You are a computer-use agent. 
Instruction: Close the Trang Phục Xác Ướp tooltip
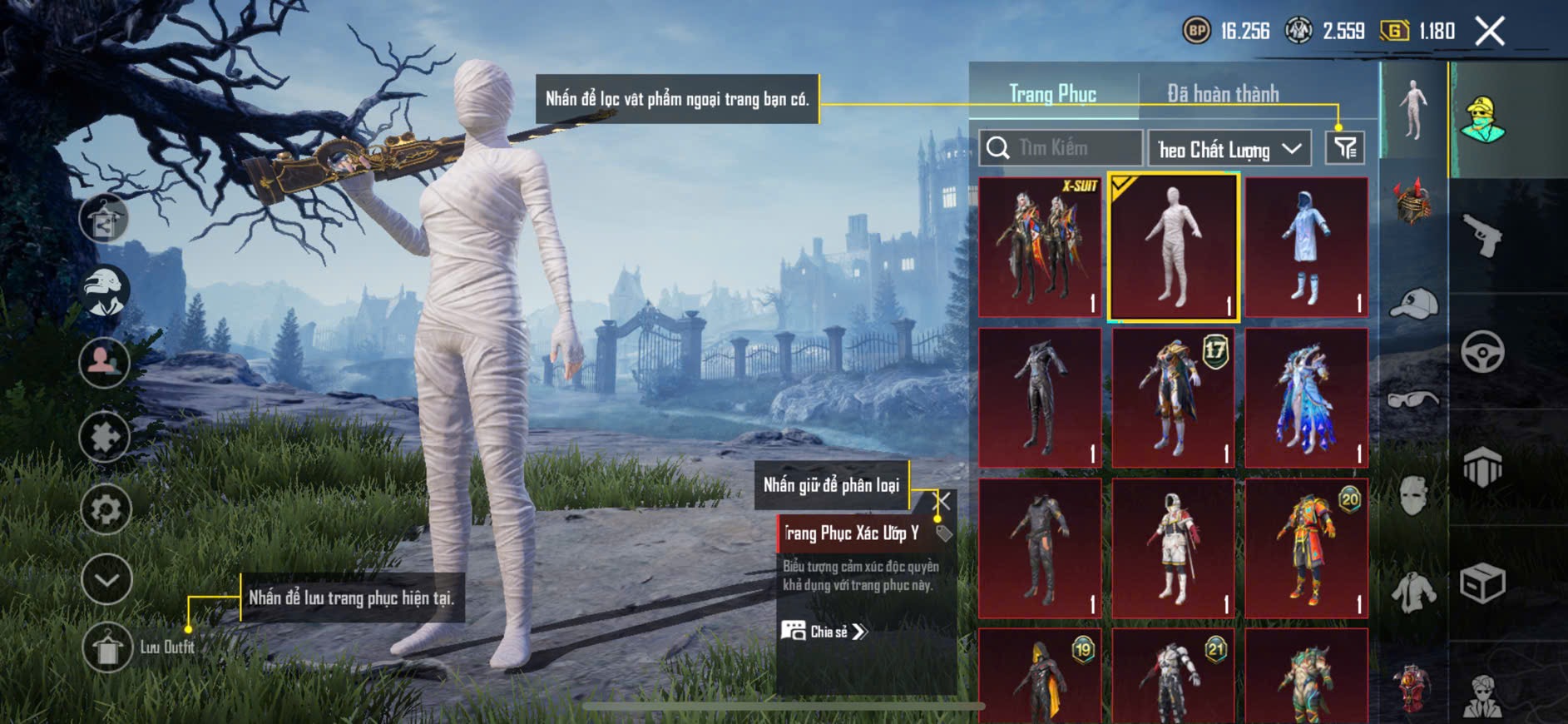pyautogui.click(x=943, y=500)
